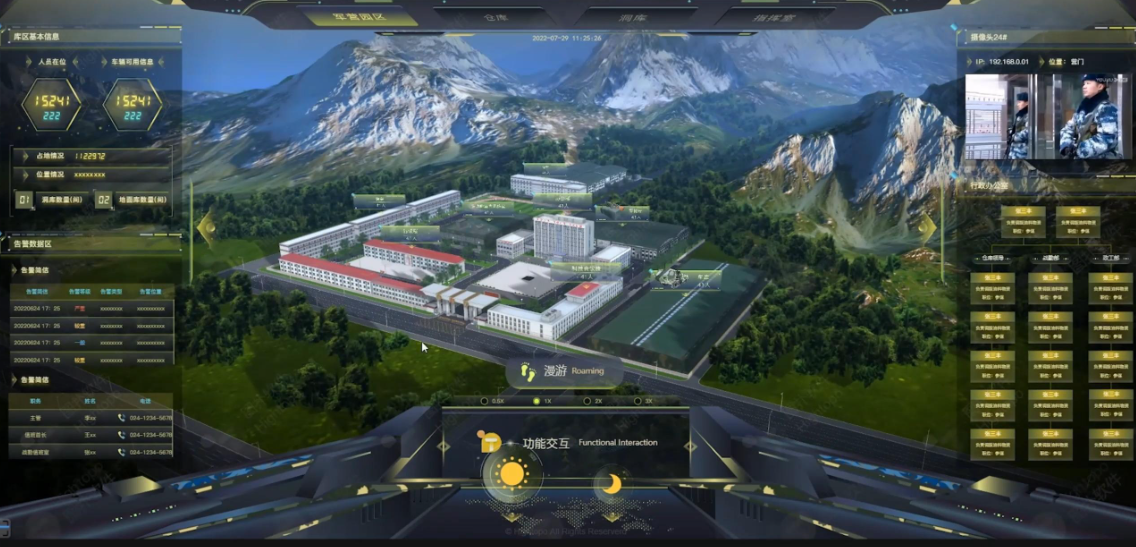This screenshot has height=547, width=1136.
Task: Switch to the 指挥室 tab
Action: point(772,16)
